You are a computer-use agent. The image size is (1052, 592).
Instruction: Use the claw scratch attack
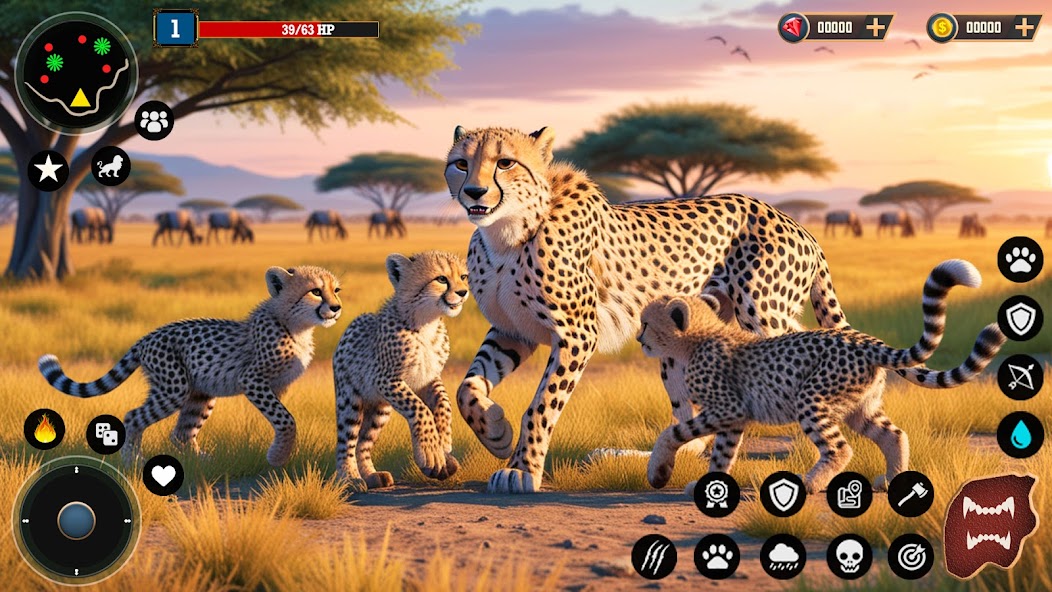[654, 556]
